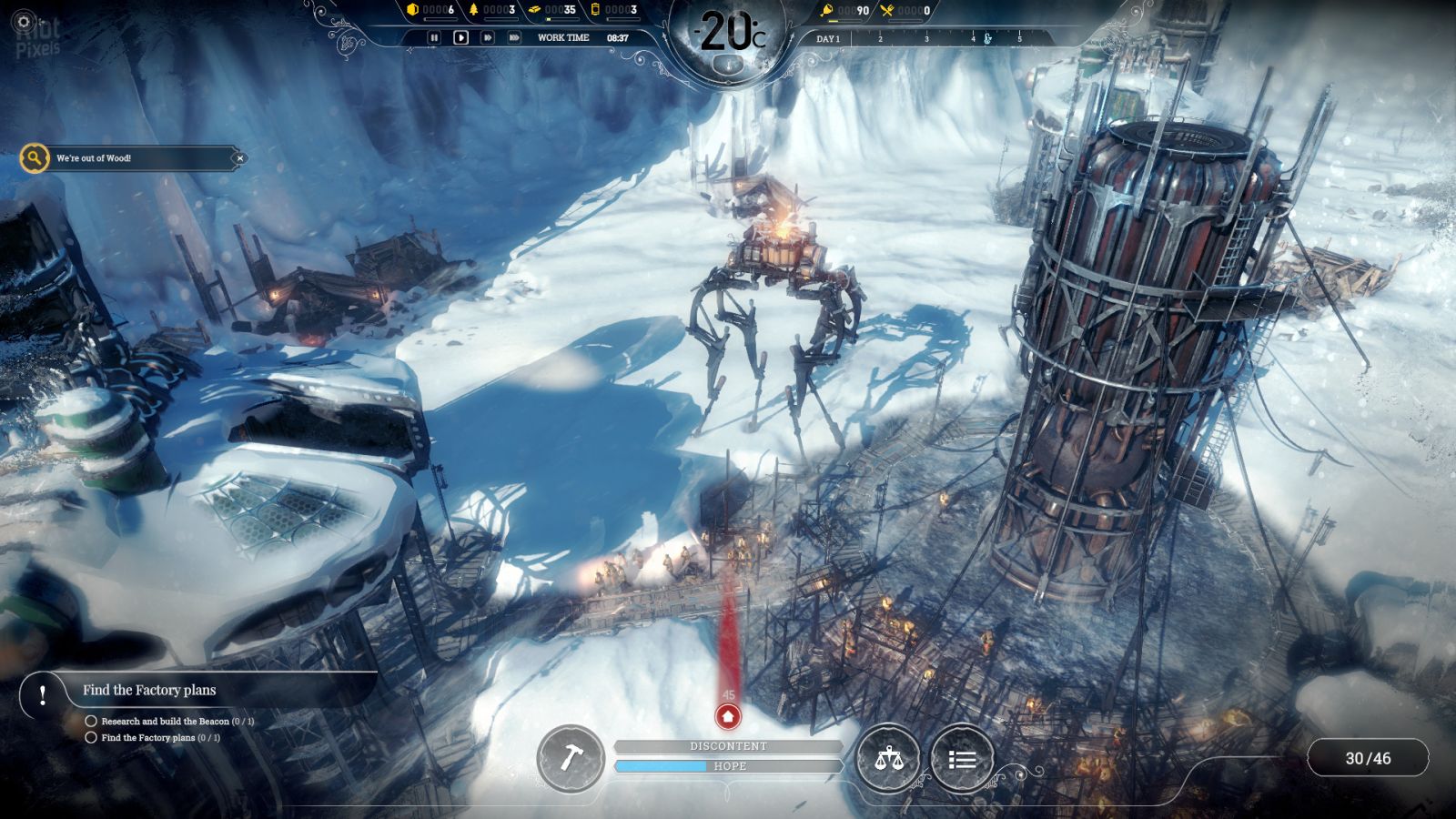Open the list overview button
1456x819 pixels.
click(962, 758)
